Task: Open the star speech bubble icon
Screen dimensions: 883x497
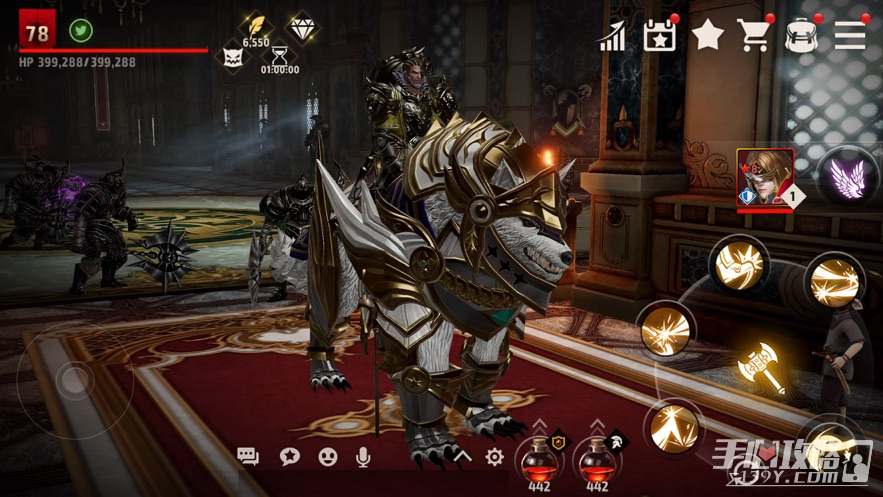Action: point(290,457)
